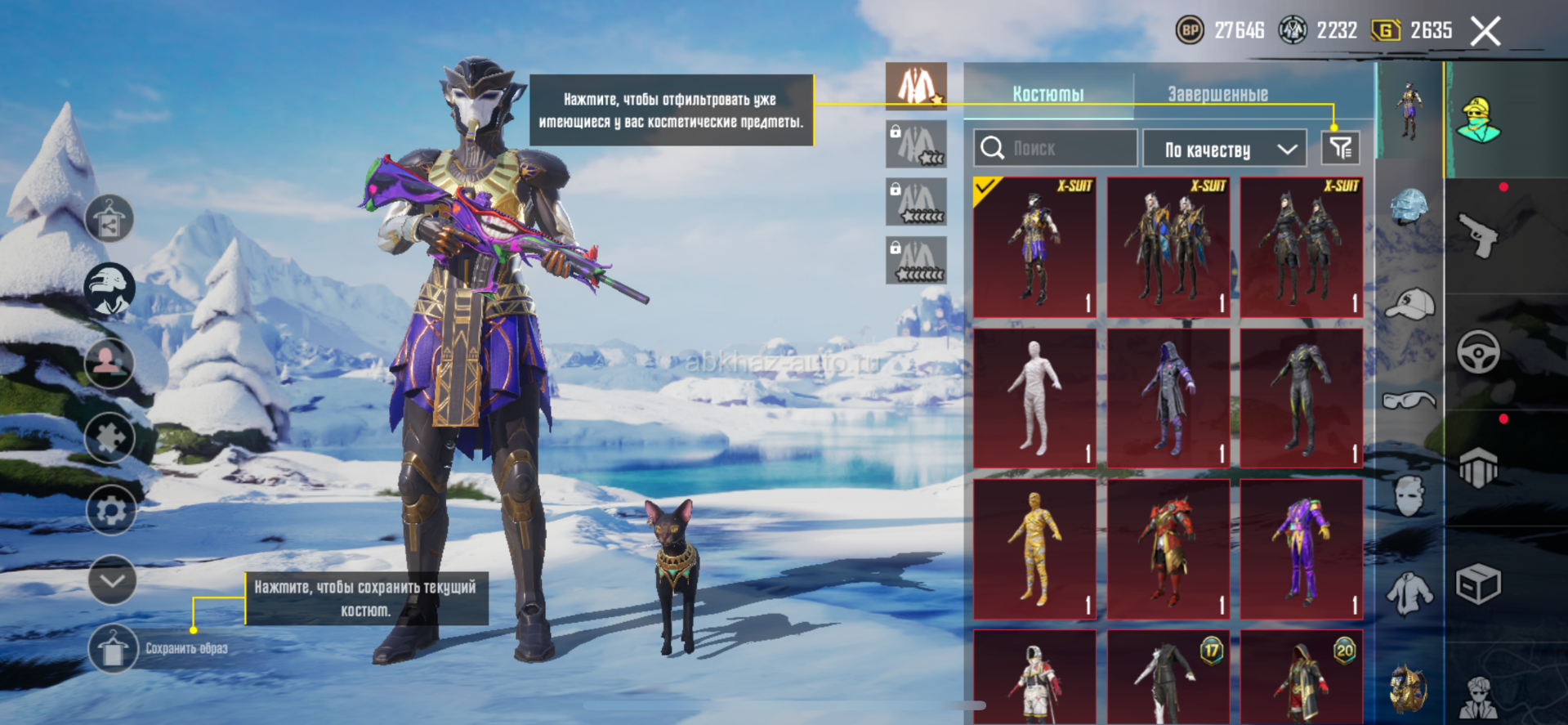Select the white mummy costume

pyautogui.click(x=1034, y=398)
